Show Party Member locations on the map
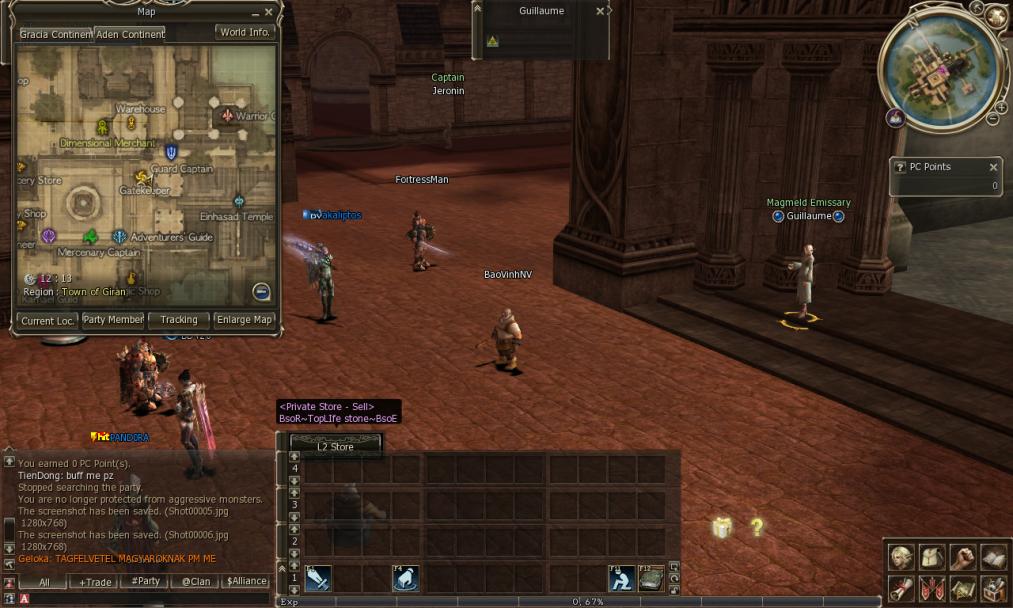Image resolution: width=1013 pixels, height=608 pixels. [x=112, y=320]
